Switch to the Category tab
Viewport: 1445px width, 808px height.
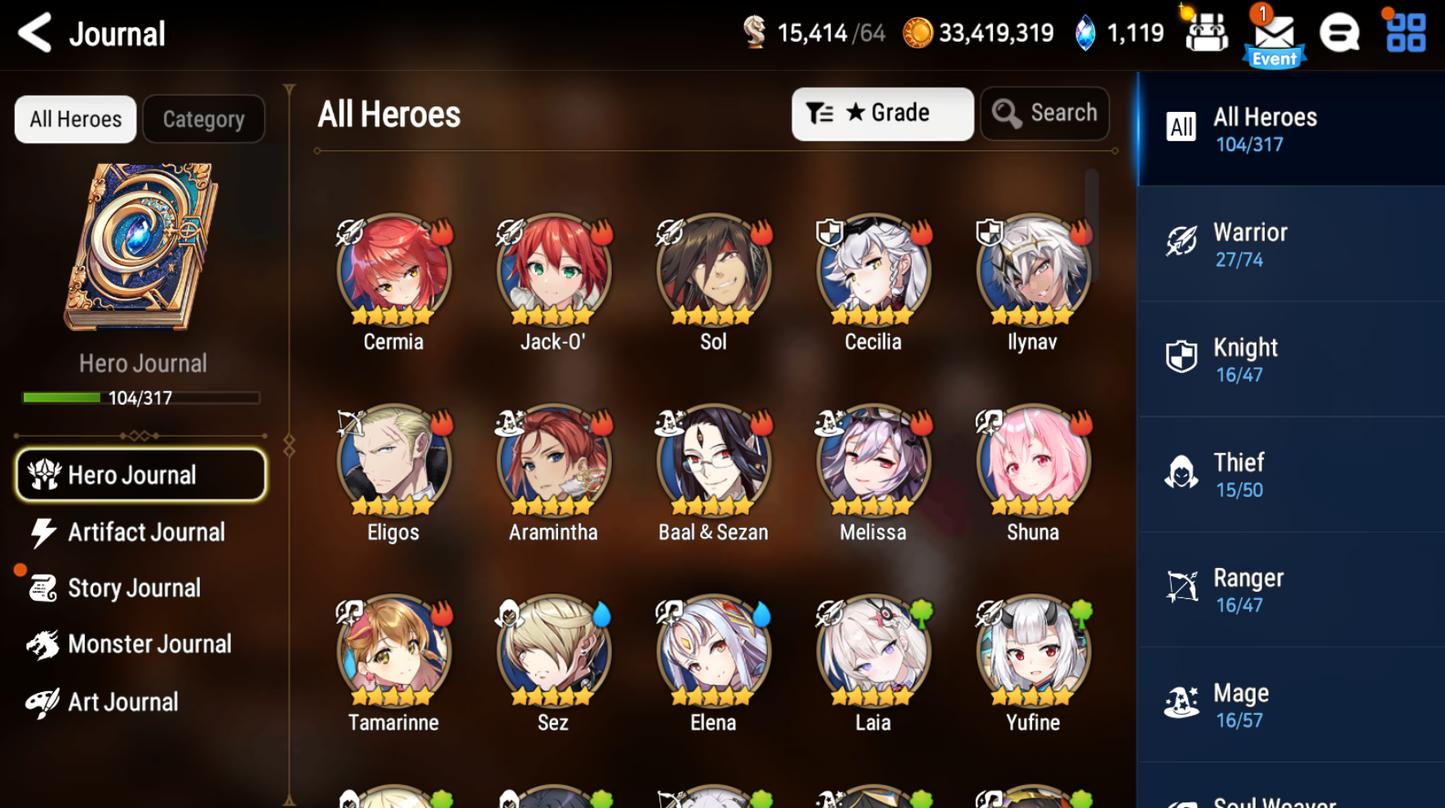(203, 118)
